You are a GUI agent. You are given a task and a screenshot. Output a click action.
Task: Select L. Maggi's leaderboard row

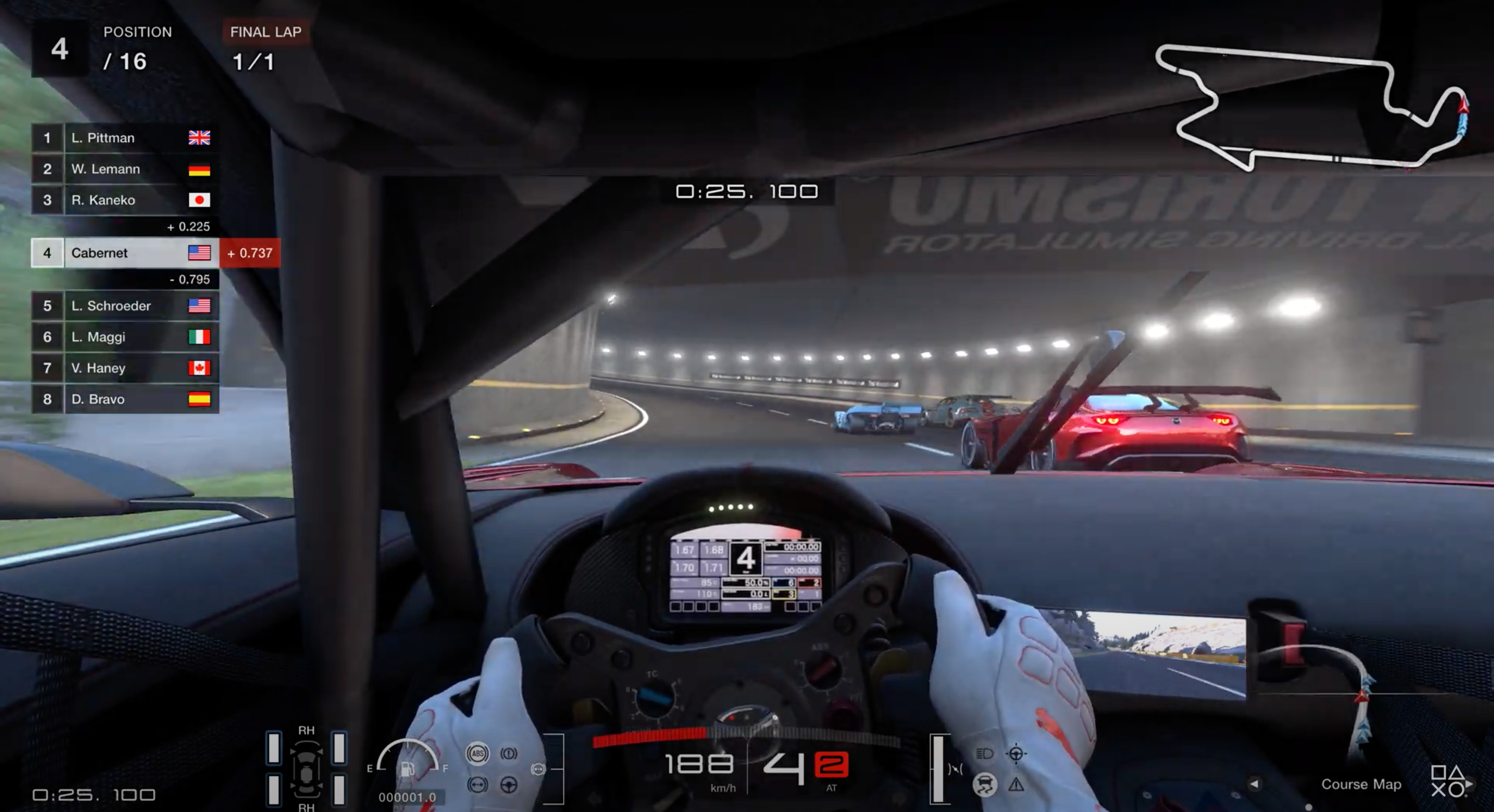[125, 337]
